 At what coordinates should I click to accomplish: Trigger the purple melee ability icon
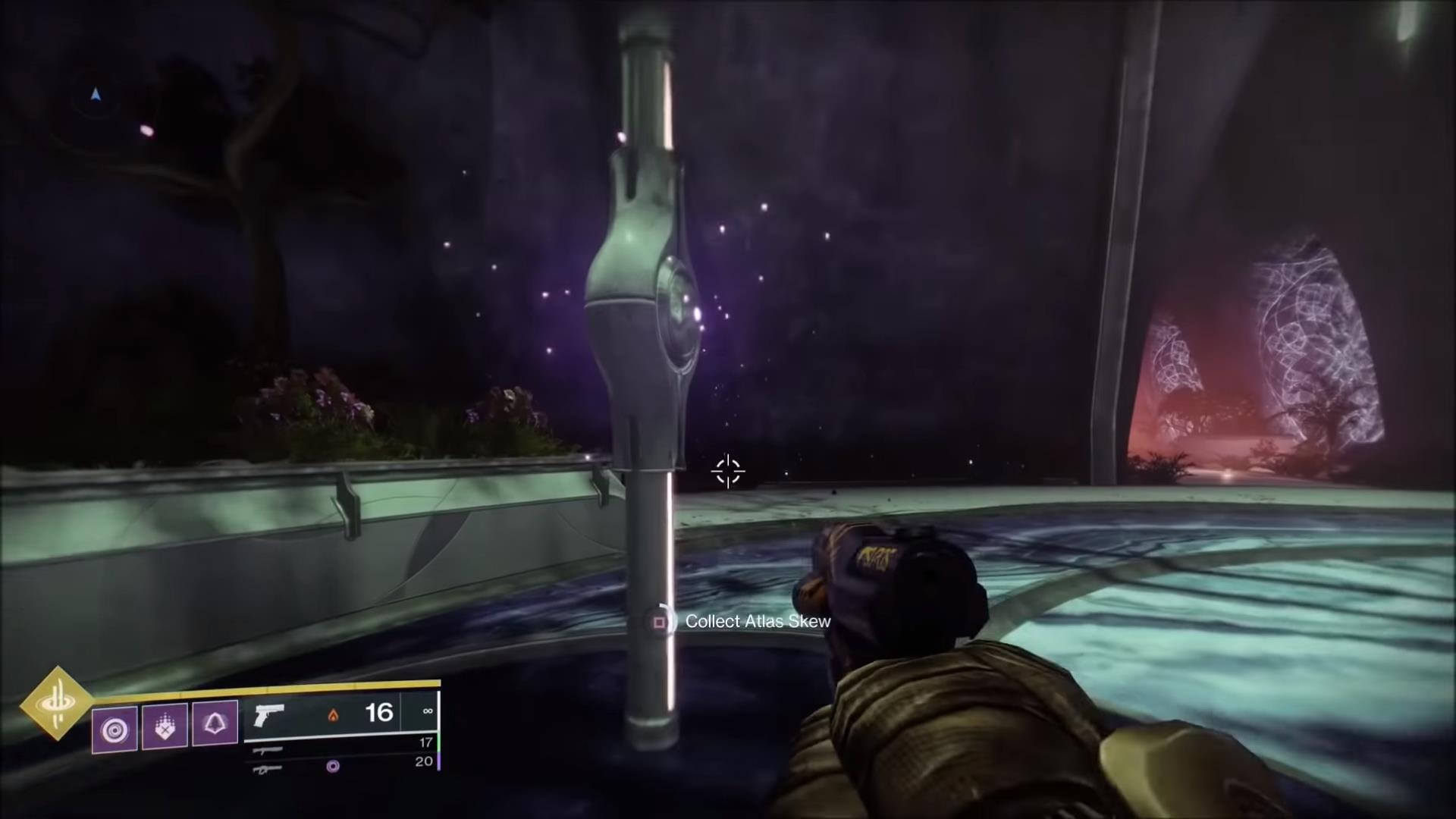click(x=165, y=726)
